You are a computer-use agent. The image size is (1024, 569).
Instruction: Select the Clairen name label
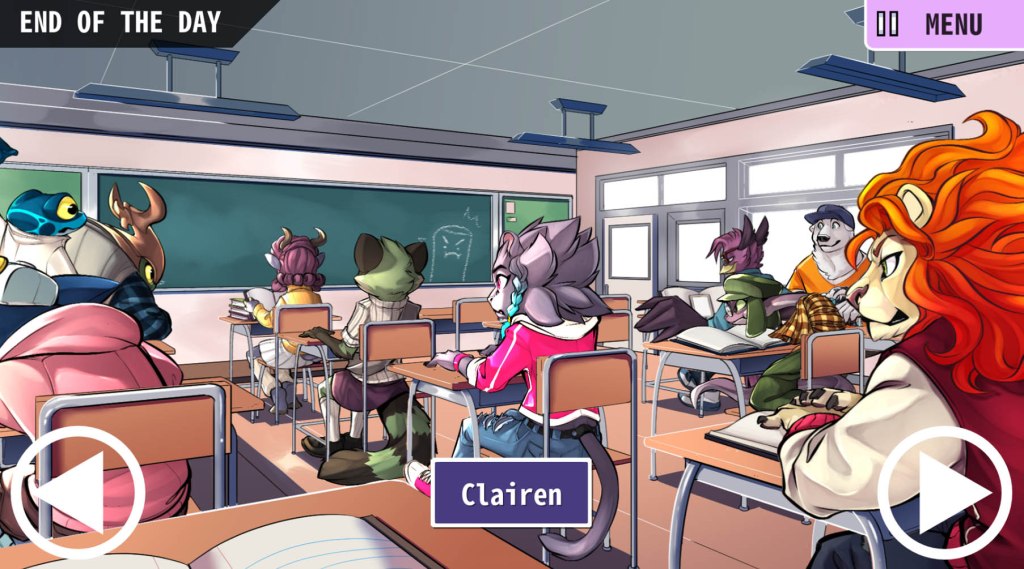point(511,493)
